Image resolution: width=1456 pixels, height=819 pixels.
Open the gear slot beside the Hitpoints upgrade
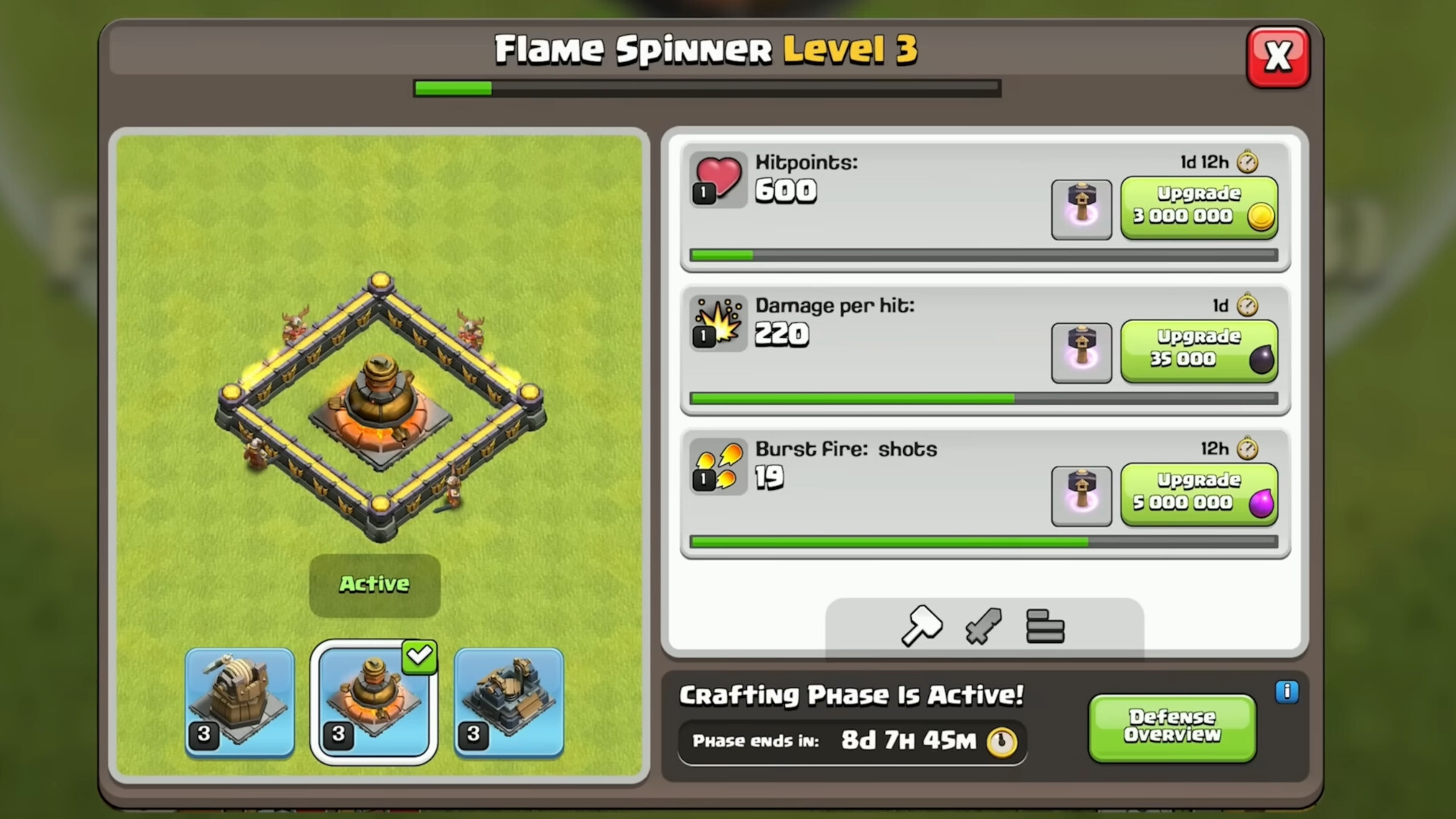[x=1081, y=209]
